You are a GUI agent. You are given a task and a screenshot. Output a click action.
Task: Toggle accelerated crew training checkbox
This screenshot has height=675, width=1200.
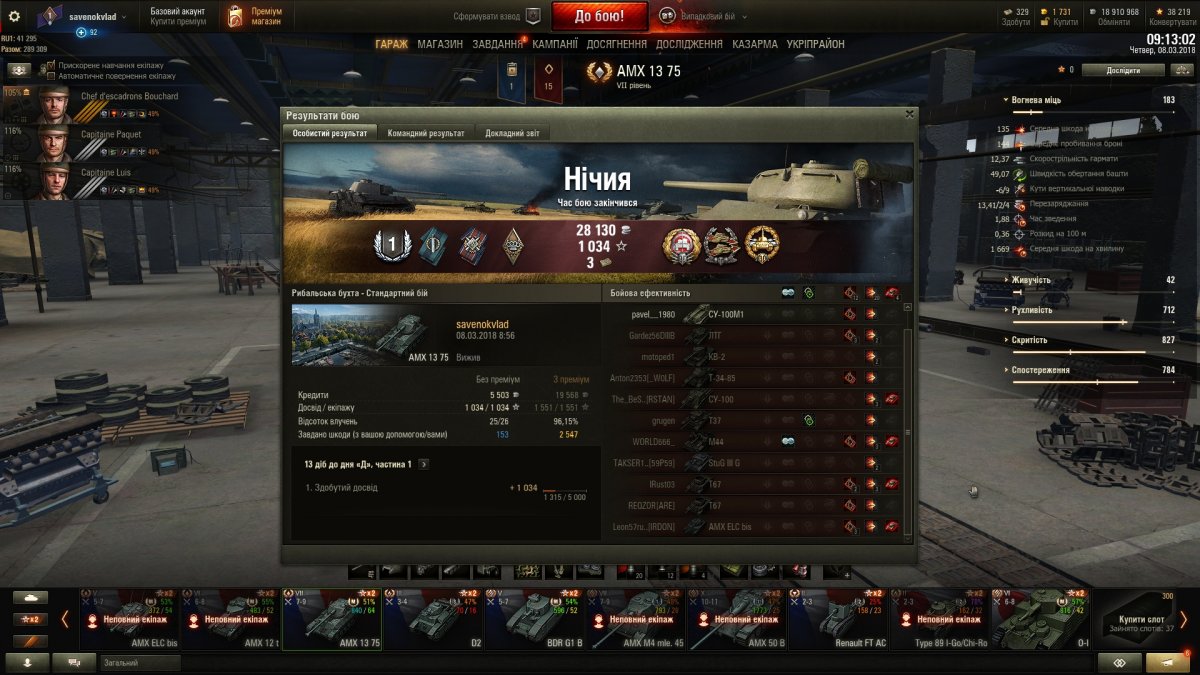pyautogui.click(x=51, y=65)
